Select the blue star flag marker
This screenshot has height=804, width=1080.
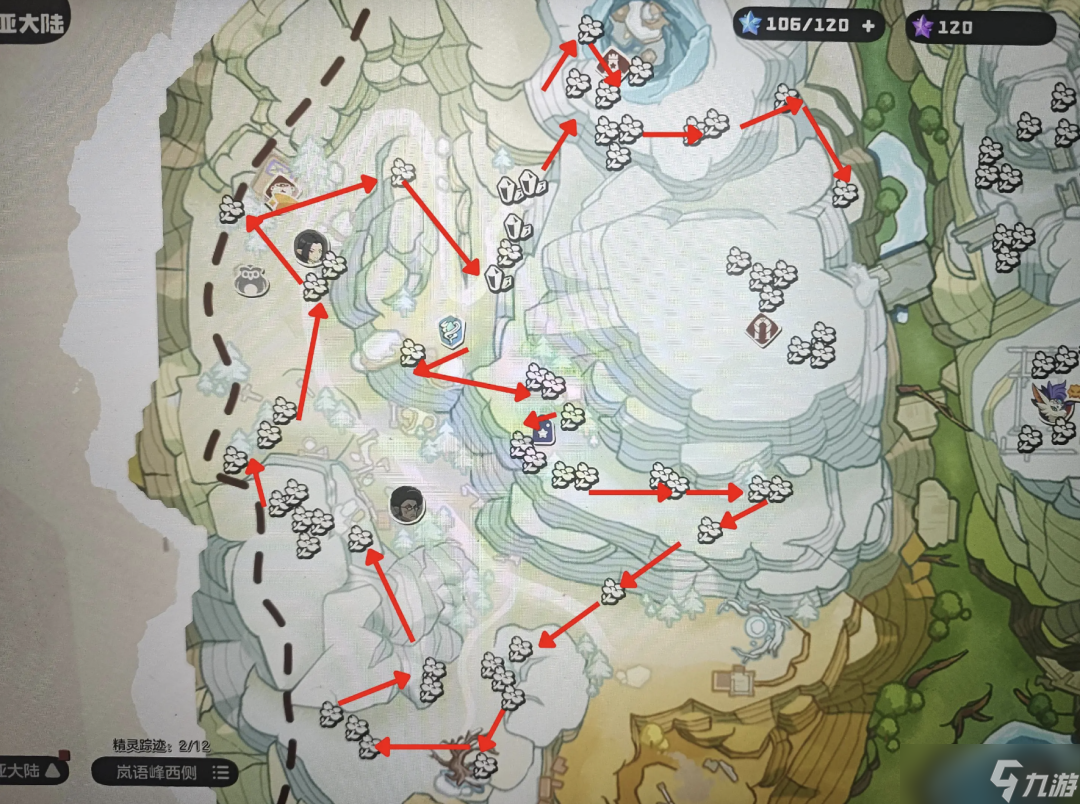point(545,435)
